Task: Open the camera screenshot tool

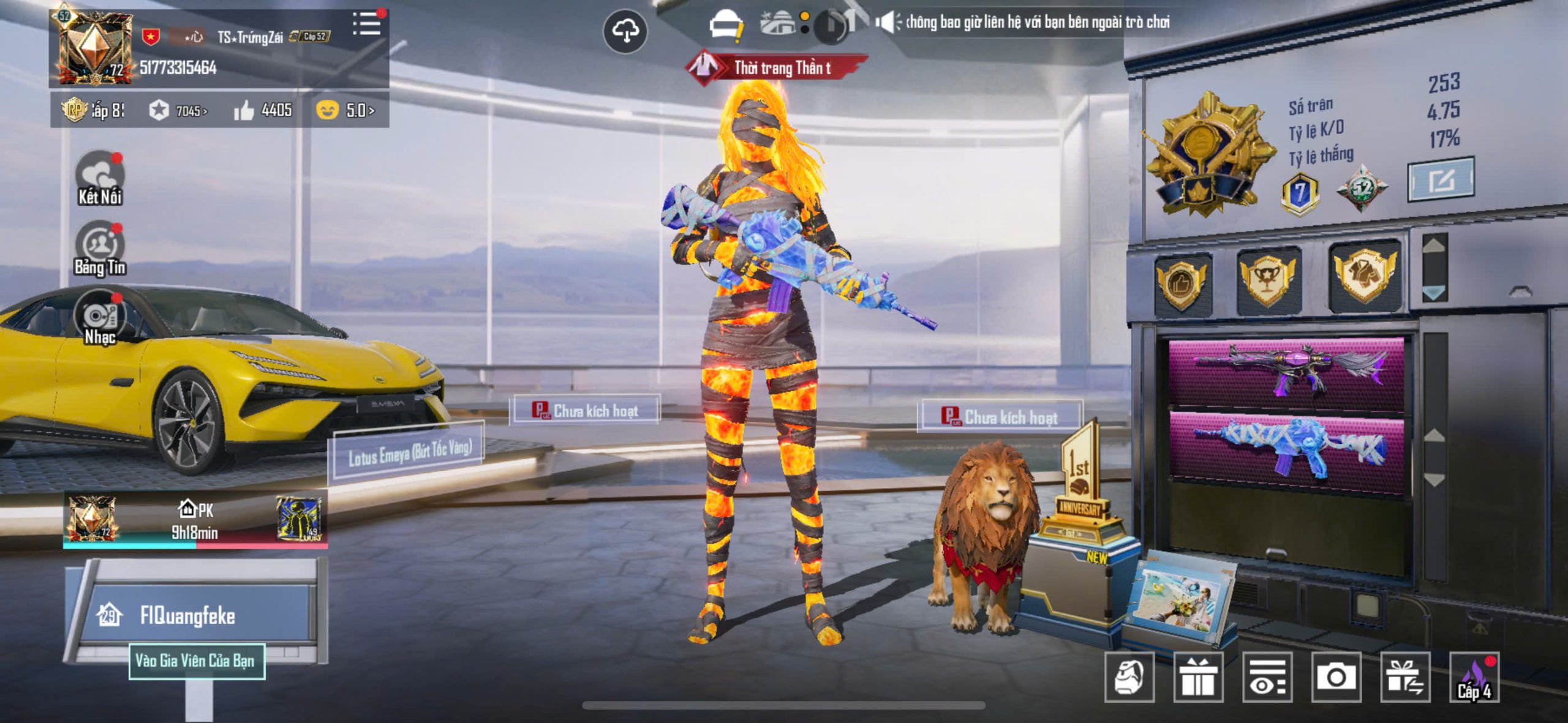Action: coord(1336,677)
